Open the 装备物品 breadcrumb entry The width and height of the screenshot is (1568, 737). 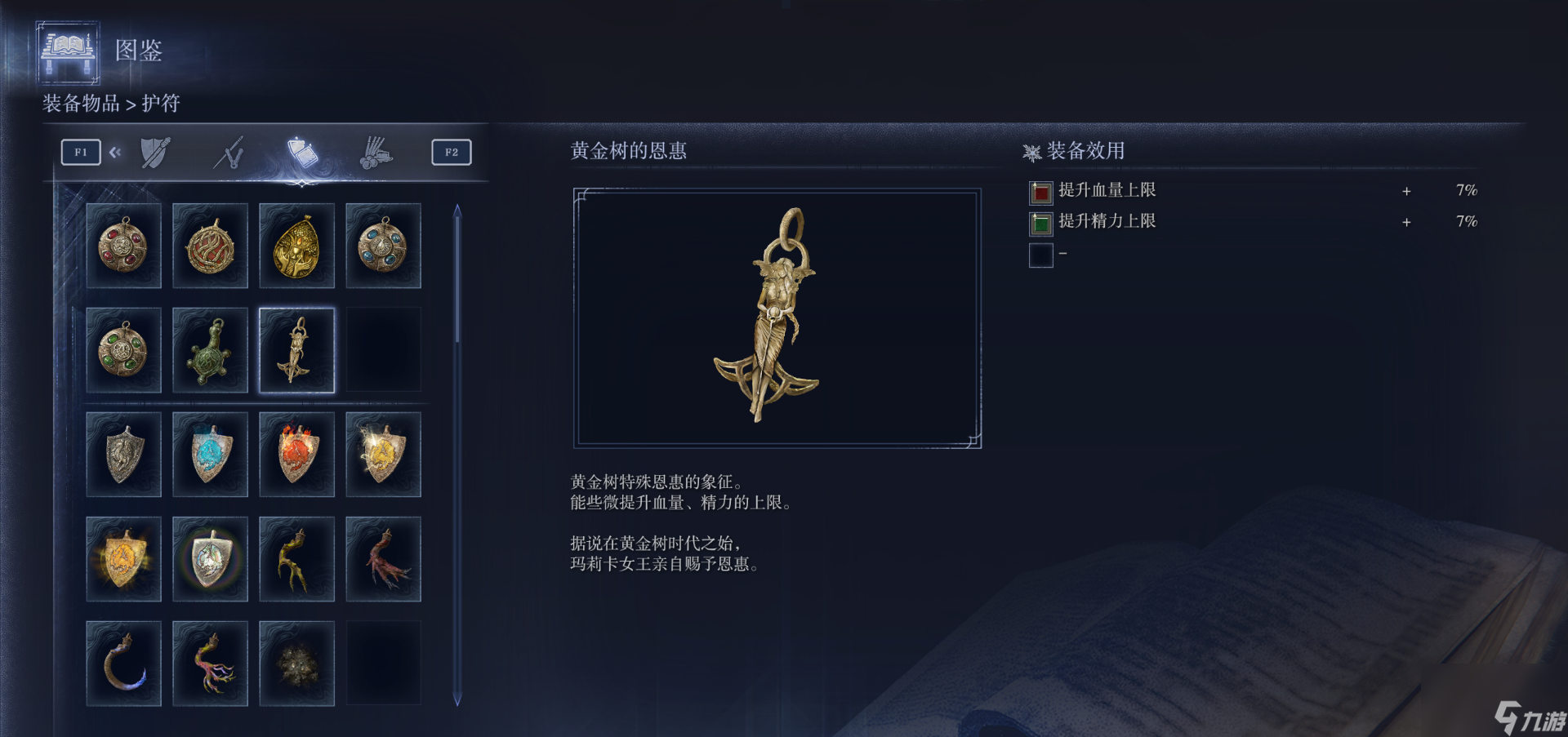[79, 104]
